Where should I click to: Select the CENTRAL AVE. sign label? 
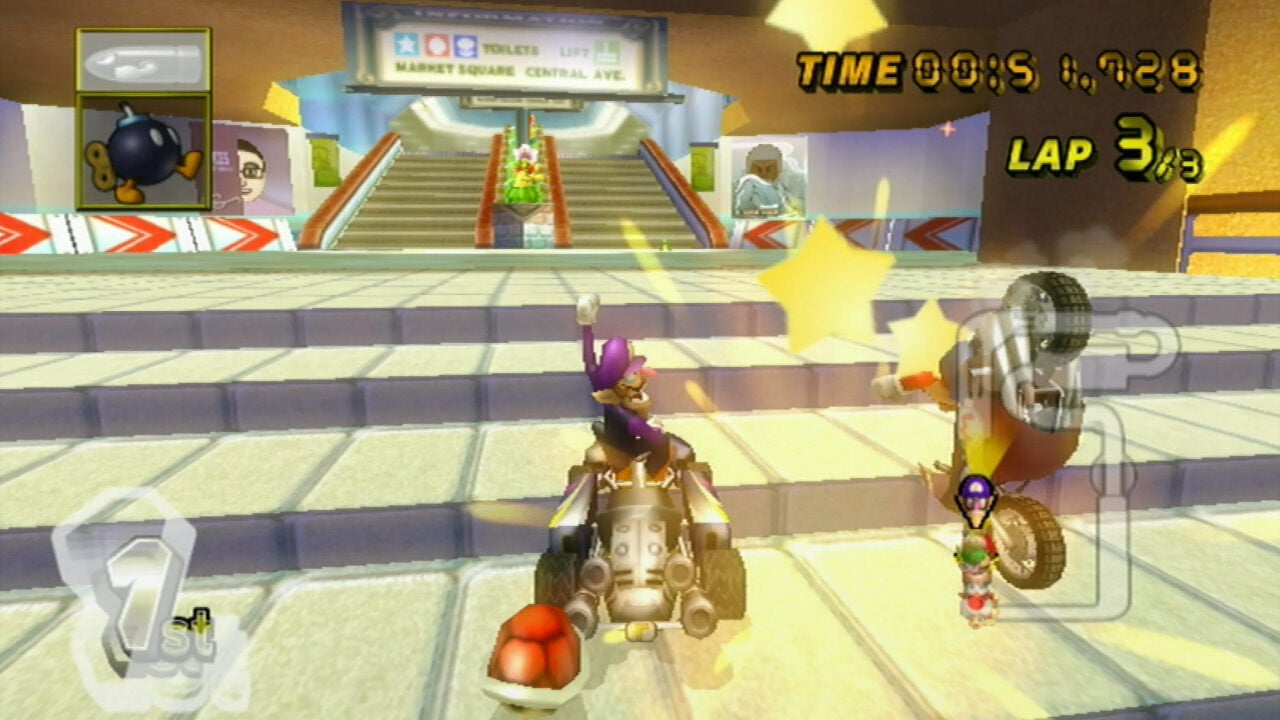point(573,70)
